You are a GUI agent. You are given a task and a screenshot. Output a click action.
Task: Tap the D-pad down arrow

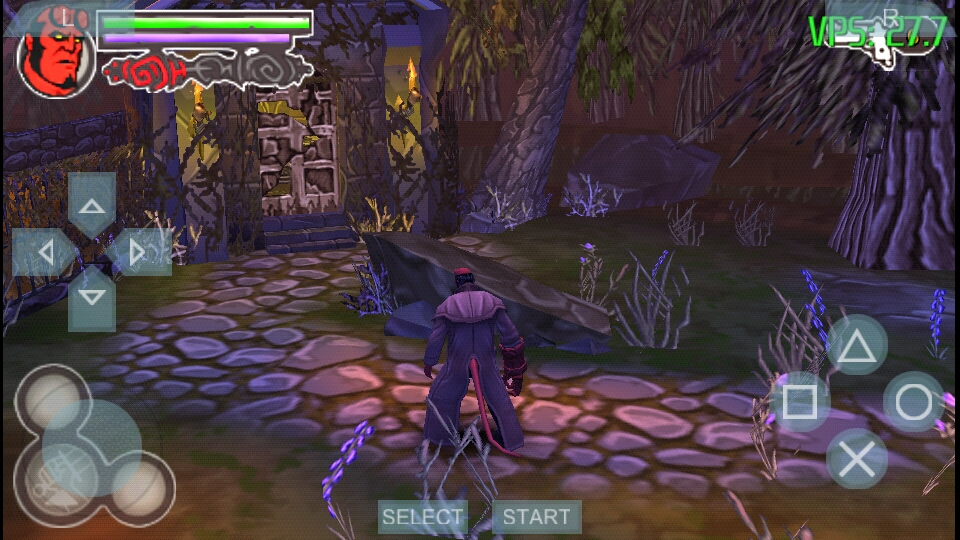[x=91, y=297]
